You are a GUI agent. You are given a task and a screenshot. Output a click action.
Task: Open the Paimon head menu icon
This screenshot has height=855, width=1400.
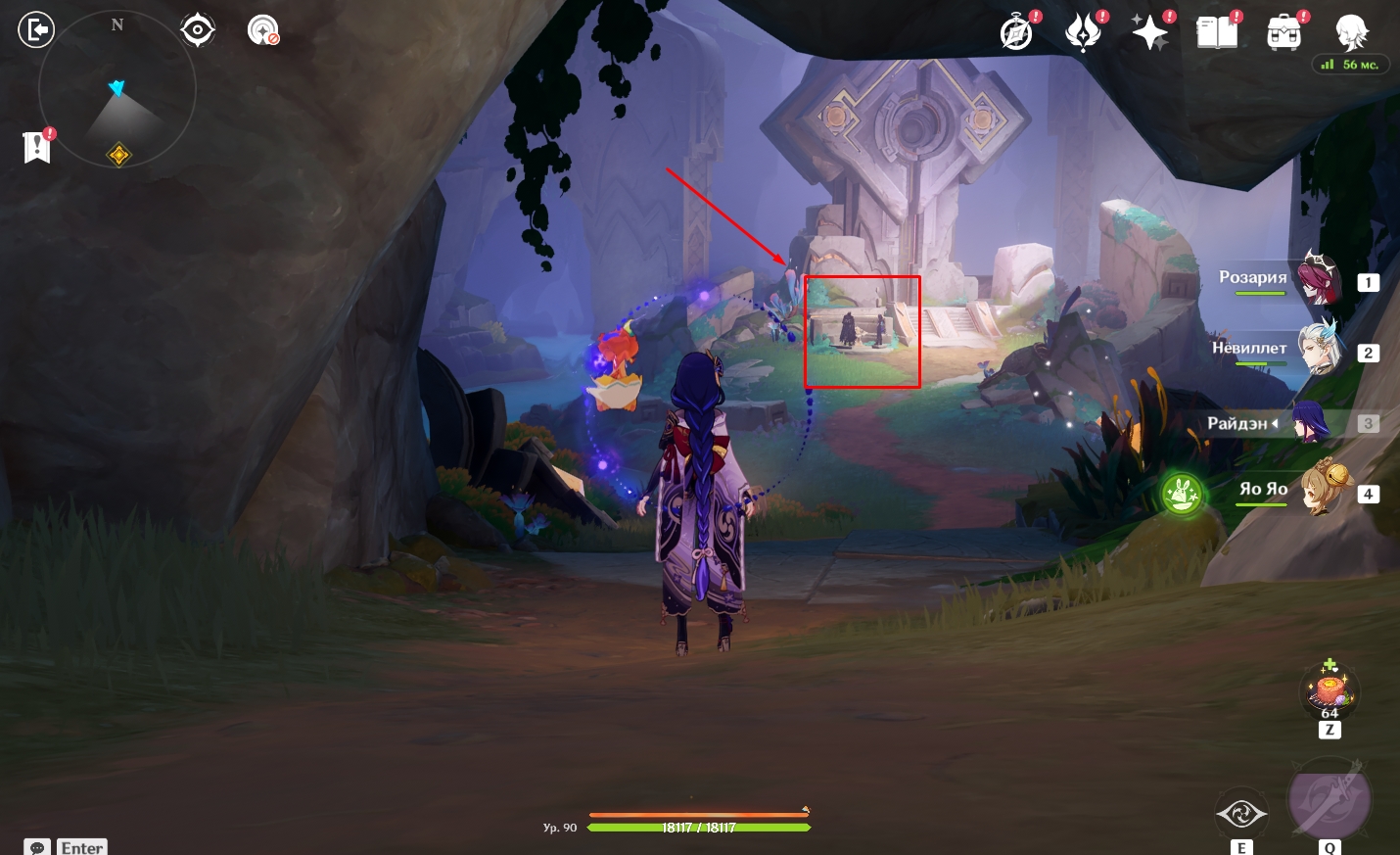1351,32
